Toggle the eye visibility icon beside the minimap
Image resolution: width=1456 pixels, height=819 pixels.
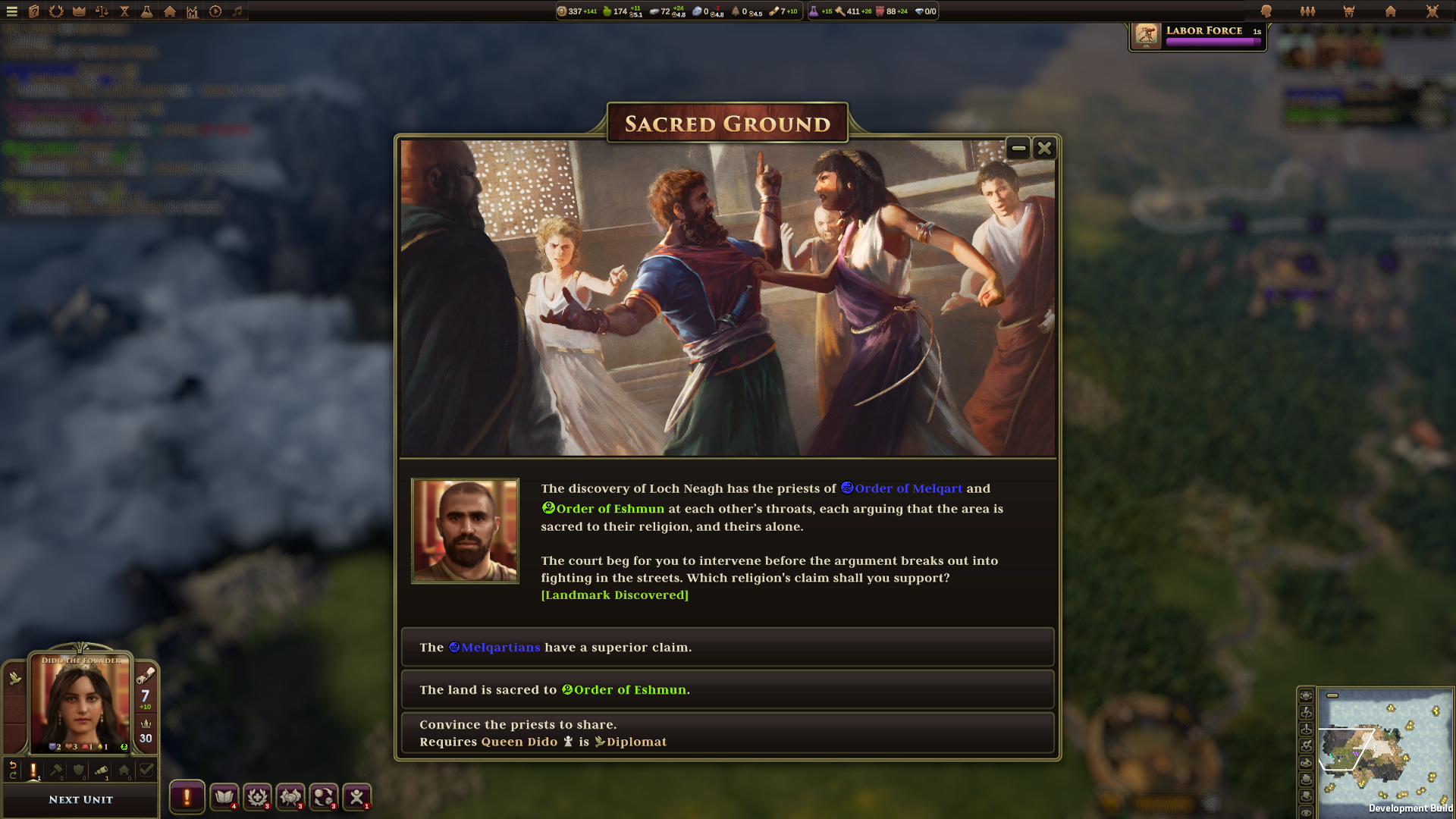point(1306,812)
